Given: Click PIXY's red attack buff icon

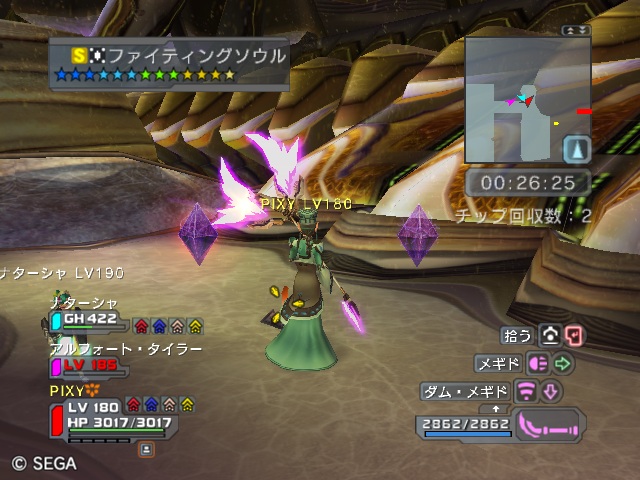Looking at the screenshot, I should 135,406.
